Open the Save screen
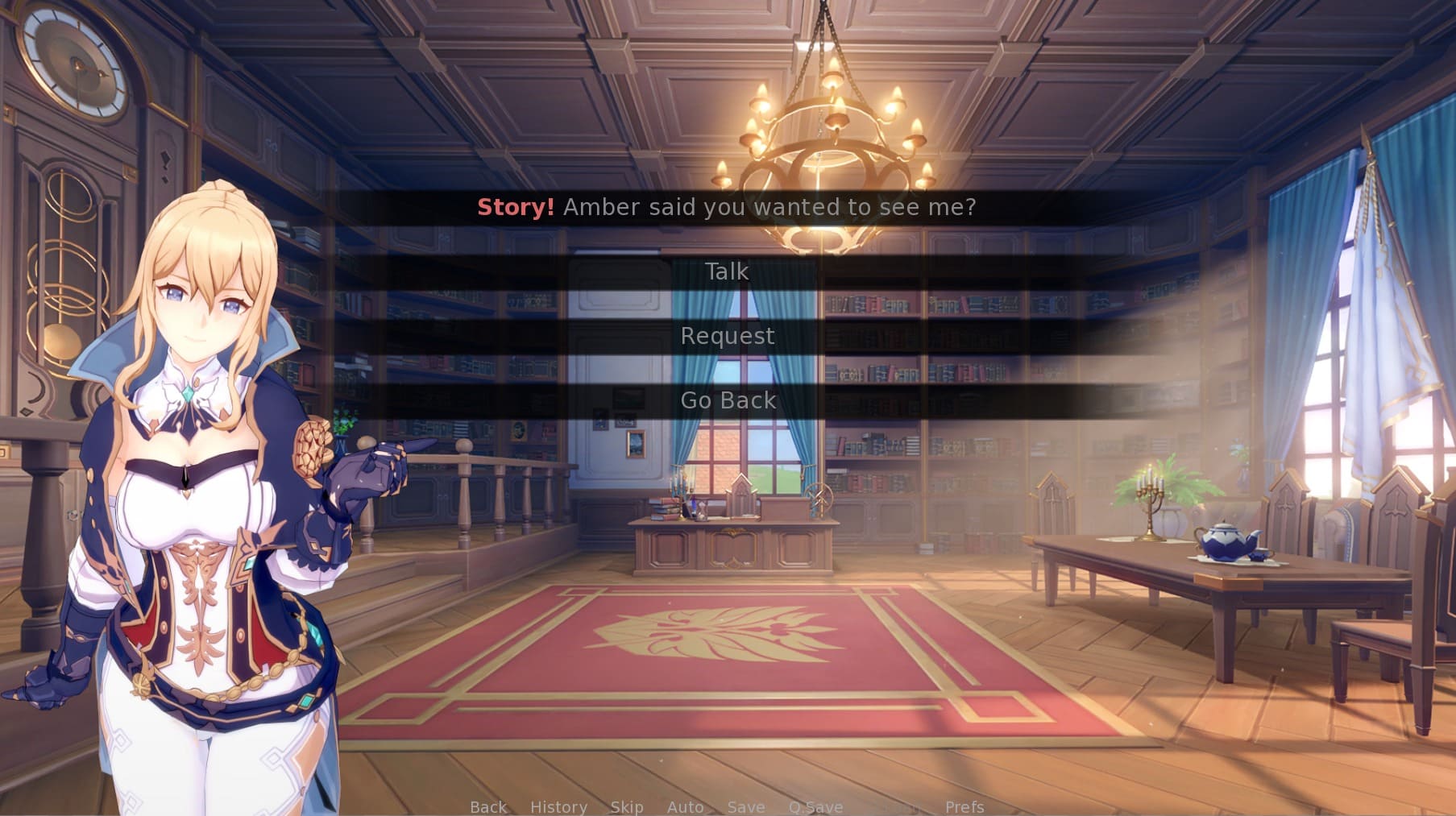The image size is (1456, 816). pyautogui.click(x=745, y=806)
